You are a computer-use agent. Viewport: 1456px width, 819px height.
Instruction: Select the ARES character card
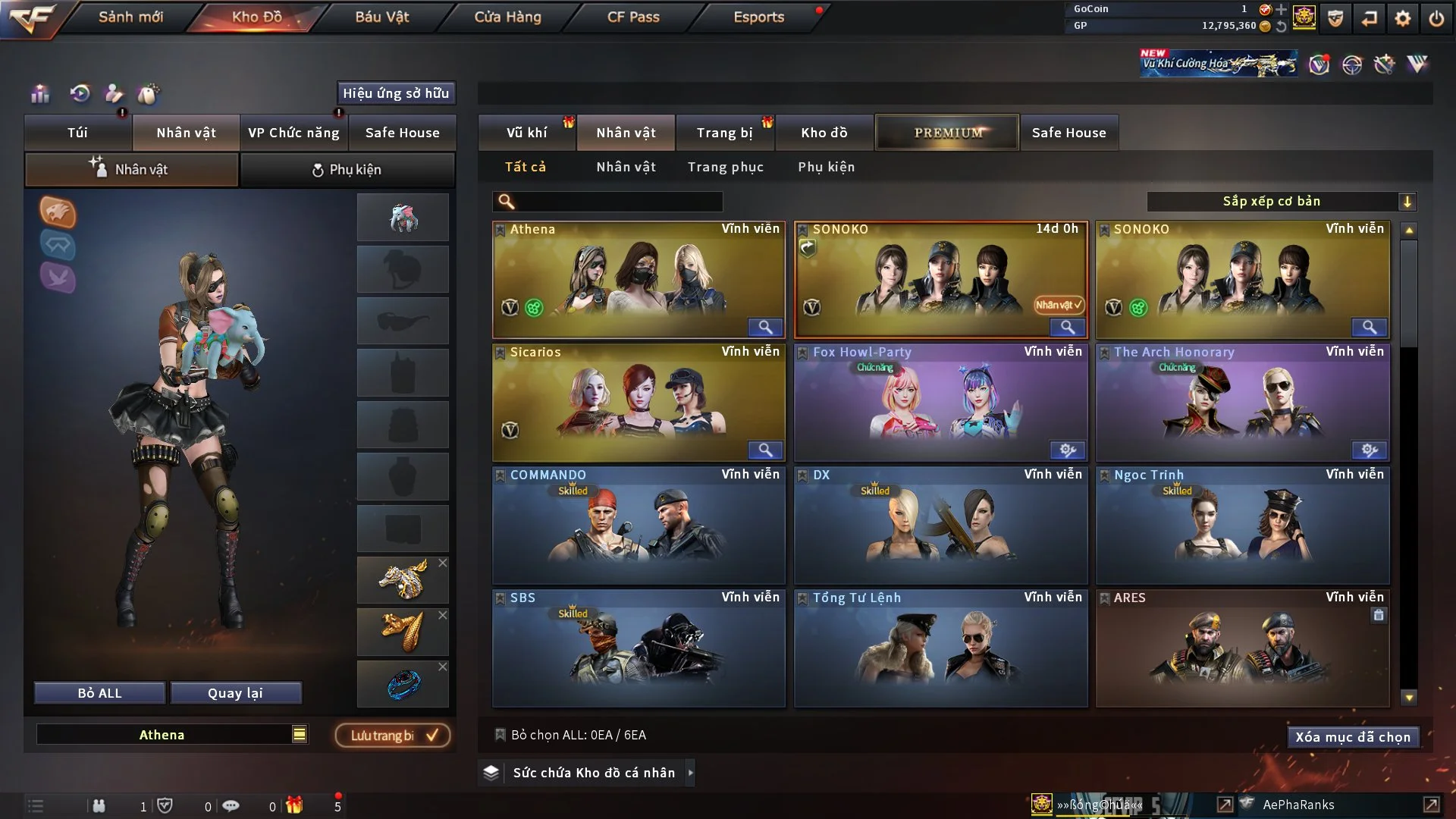[x=1242, y=648]
